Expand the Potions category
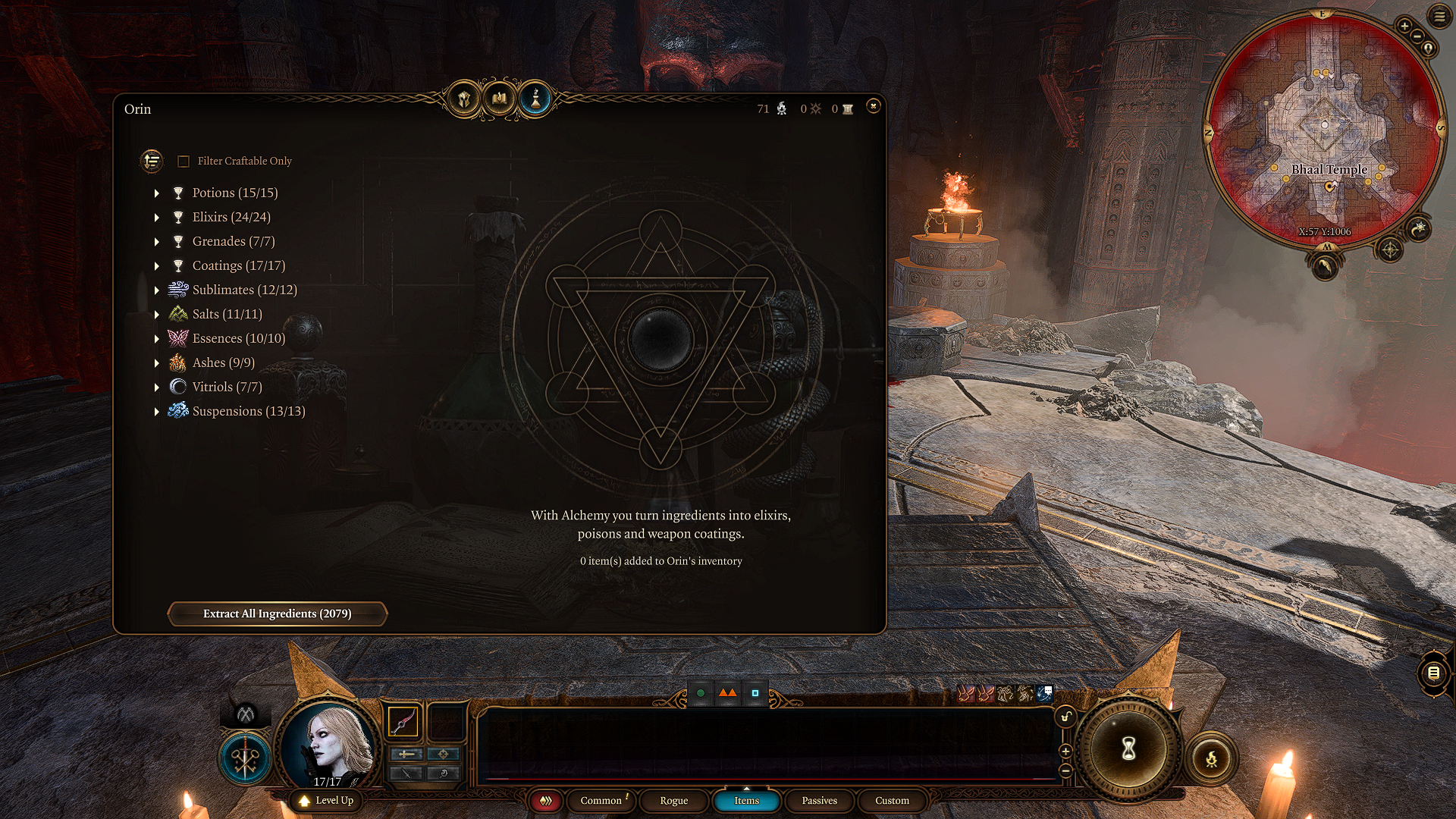 157,193
